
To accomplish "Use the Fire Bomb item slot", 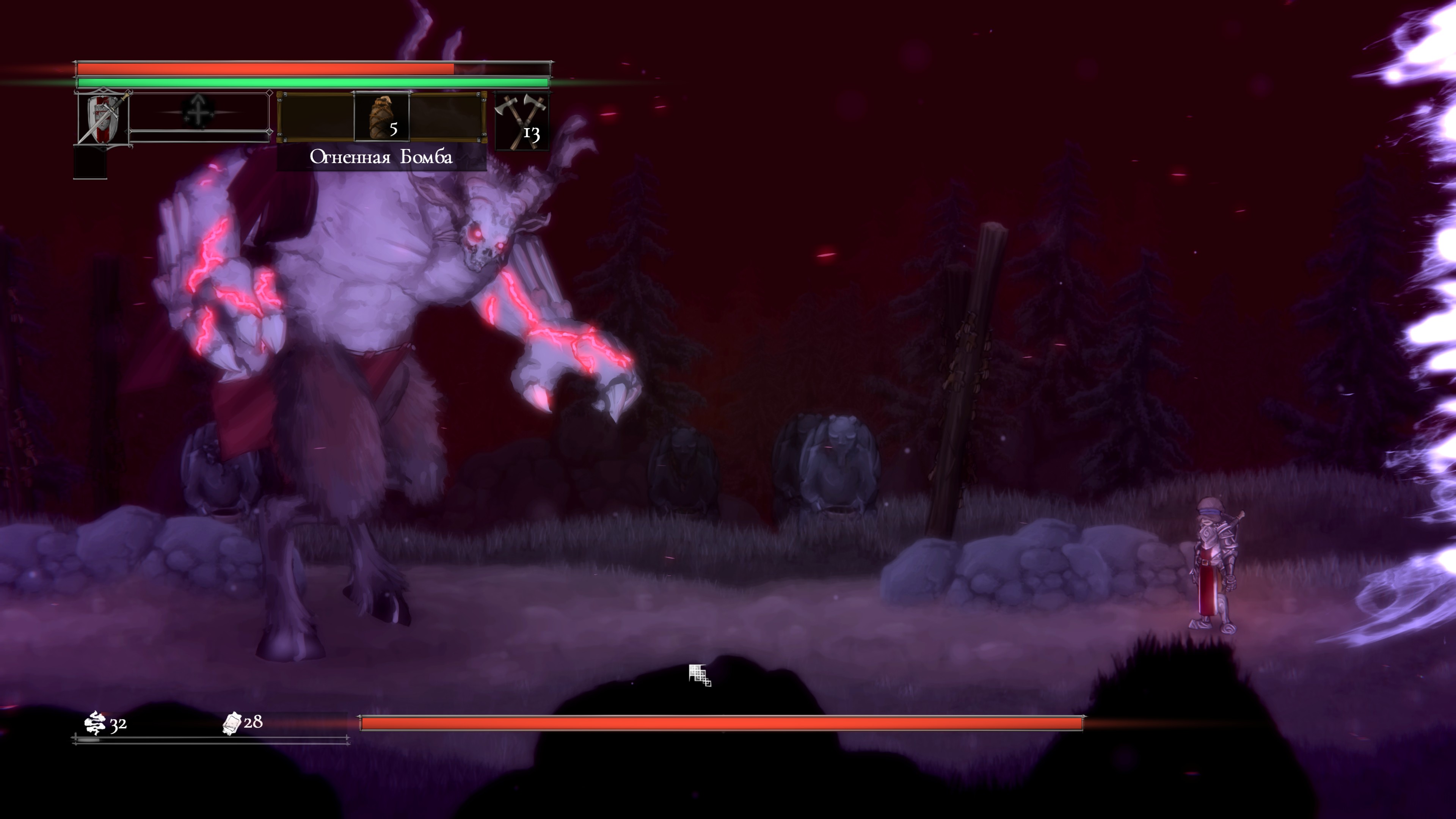I will point(381,117).
